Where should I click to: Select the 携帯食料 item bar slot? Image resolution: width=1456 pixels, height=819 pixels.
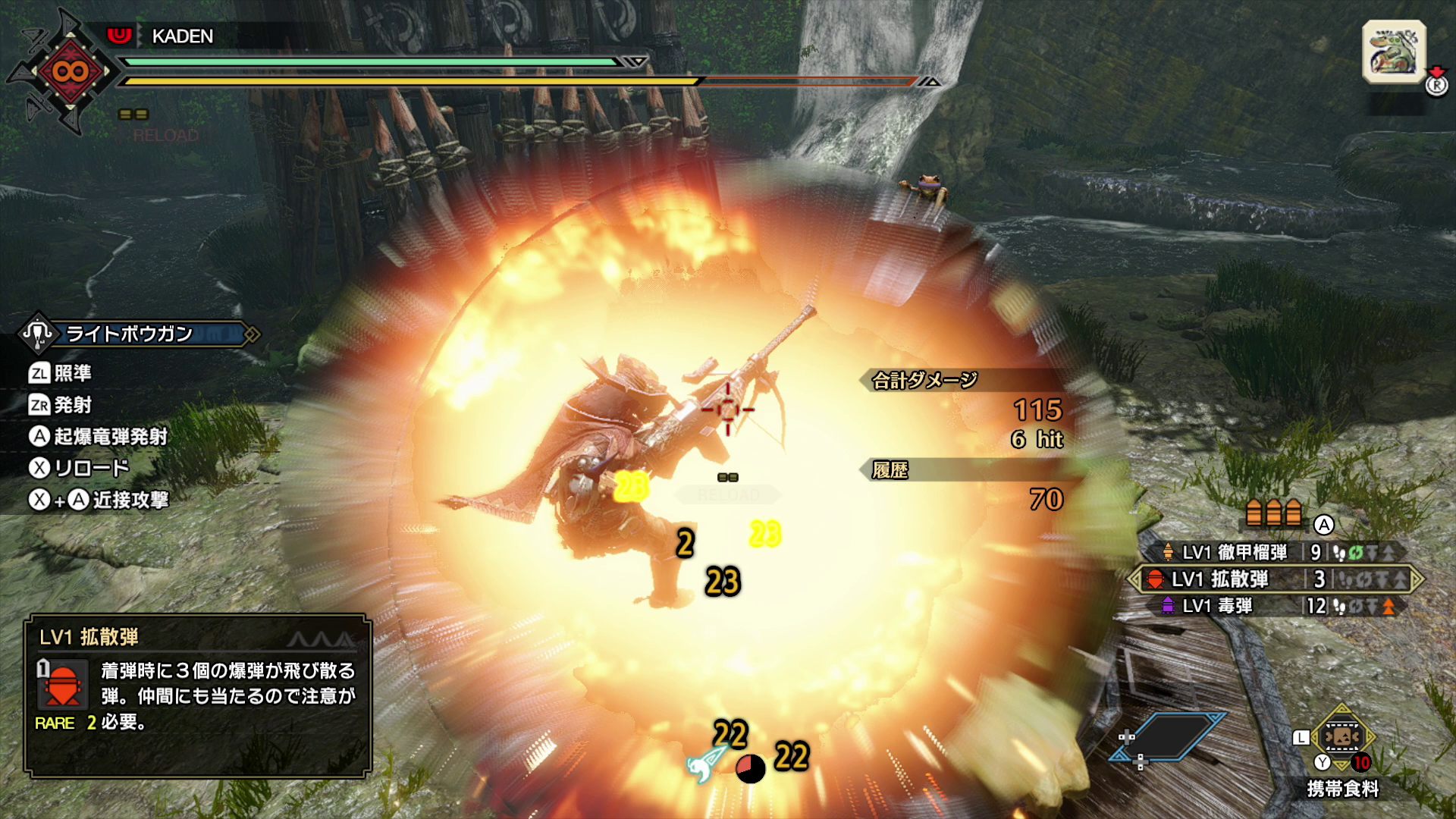click(x=1341, y=737)
